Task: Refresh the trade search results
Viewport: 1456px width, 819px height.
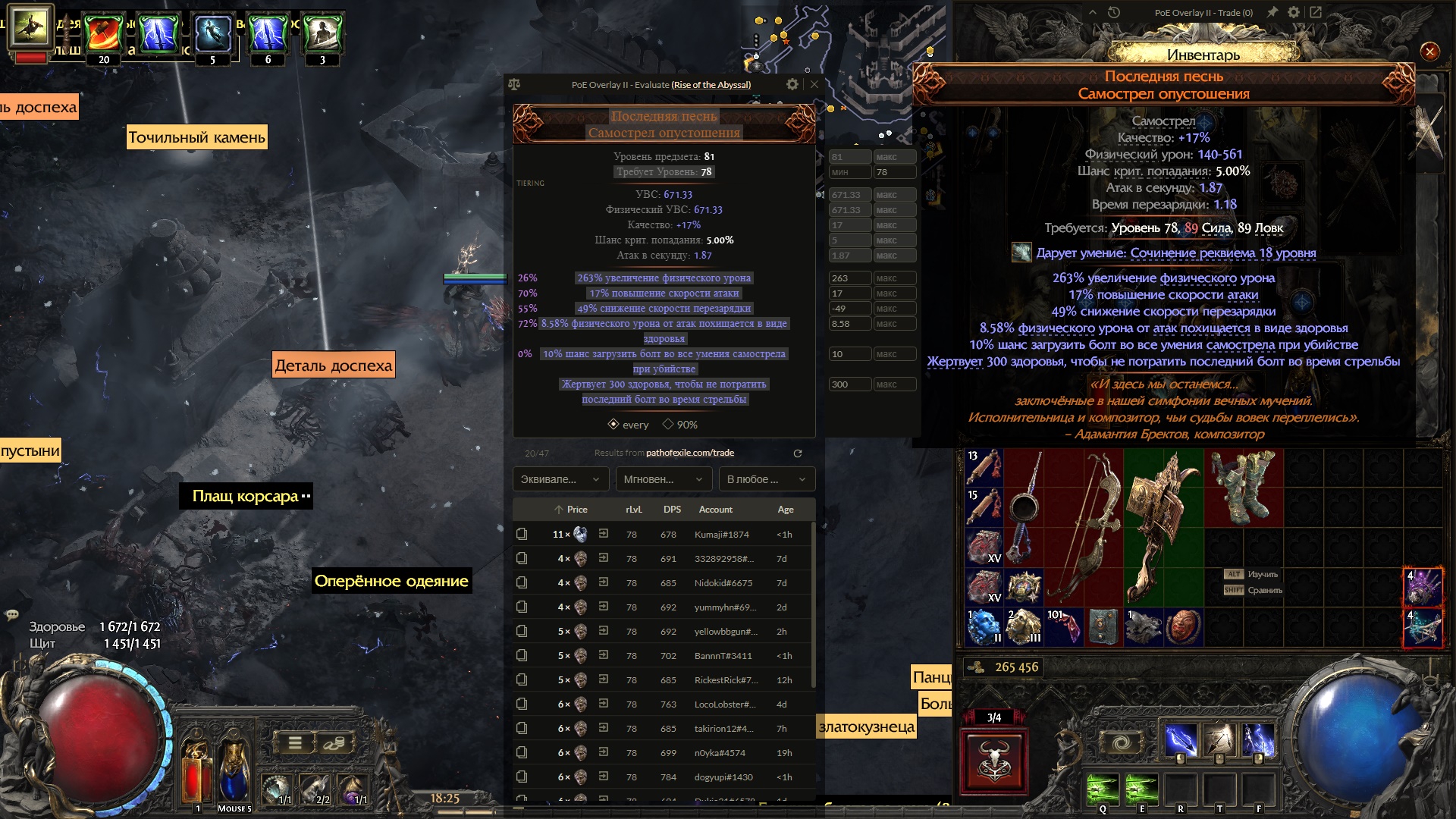Action: (797, 453)
